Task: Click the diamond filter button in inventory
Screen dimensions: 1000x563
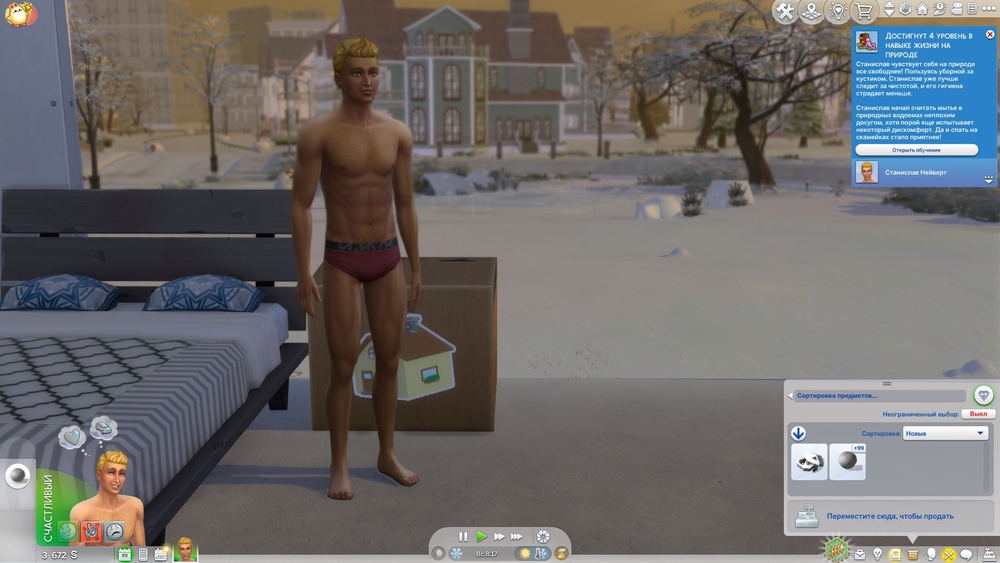Action: tap(983, 395)
